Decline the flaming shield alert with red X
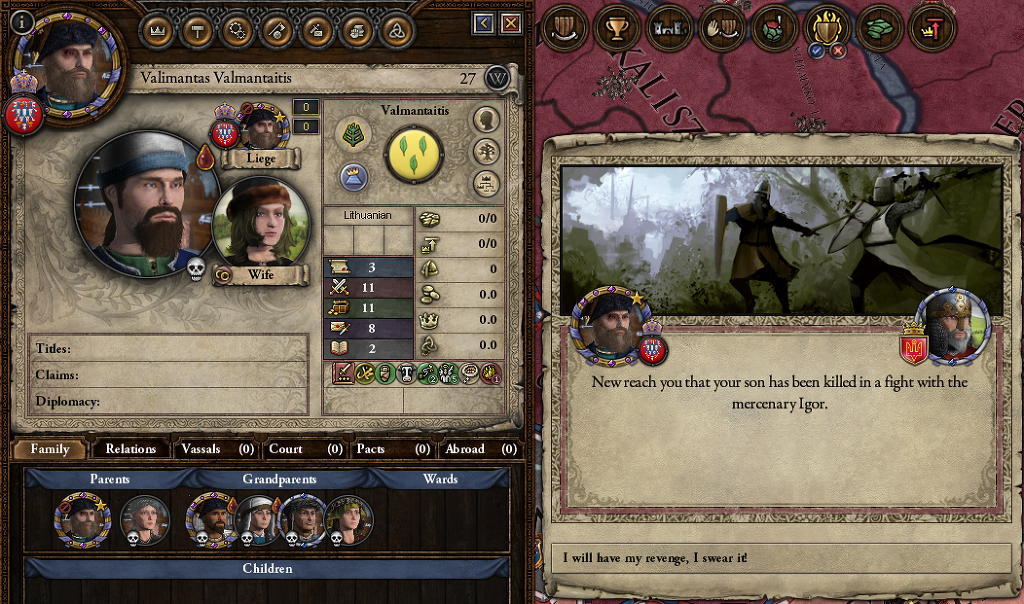Screen dimensions: 1024x604 (x=838, y=51)
